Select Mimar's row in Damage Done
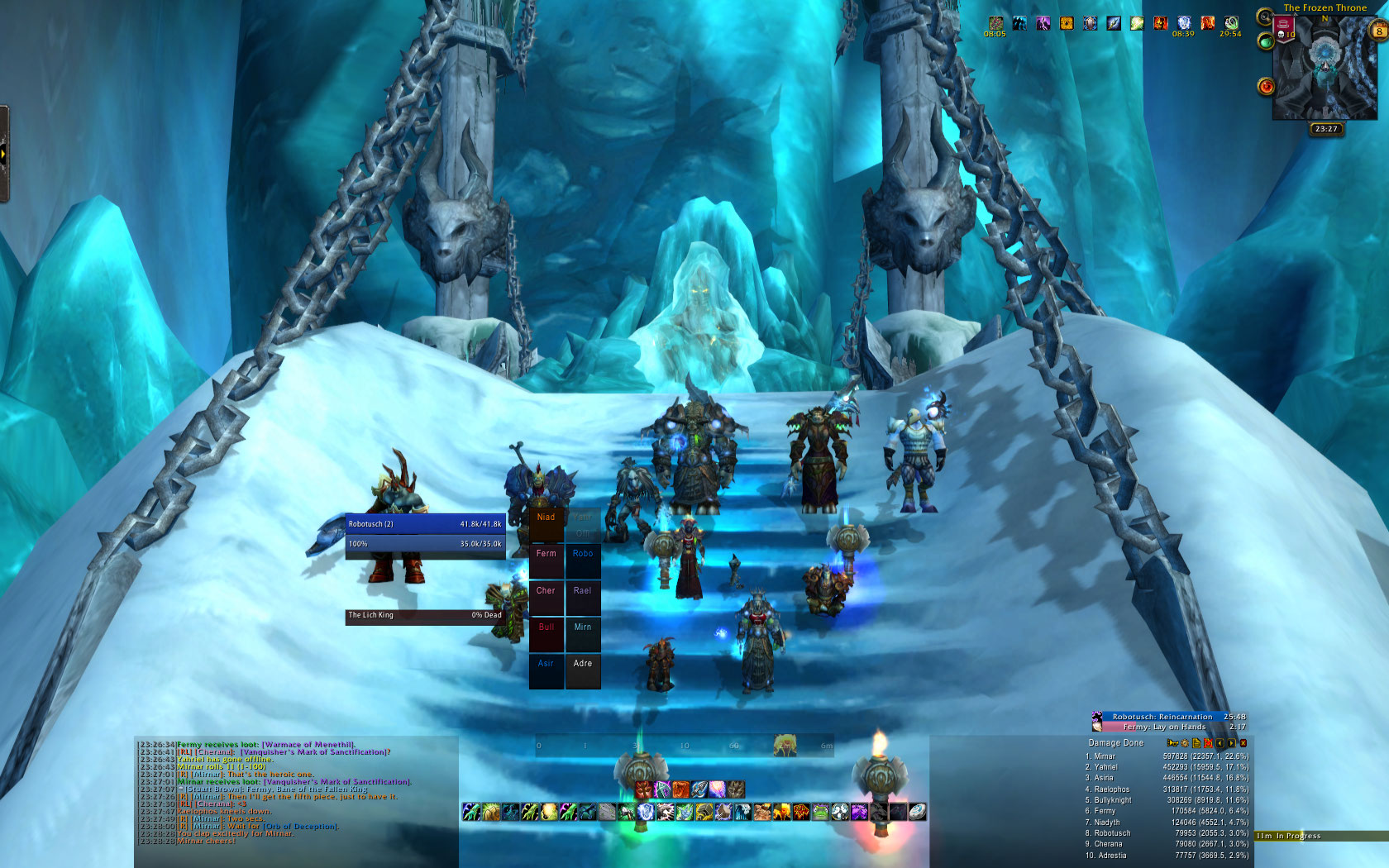 coord(1166,756)
